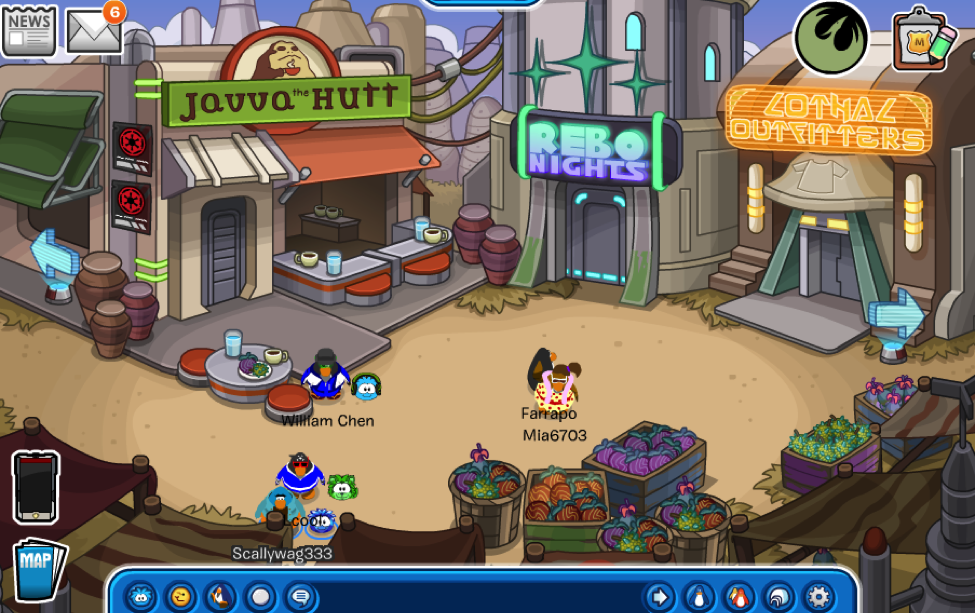The image size is (975, 614).
Task: Open the Rebel emblem party icon
Action: 830,37
